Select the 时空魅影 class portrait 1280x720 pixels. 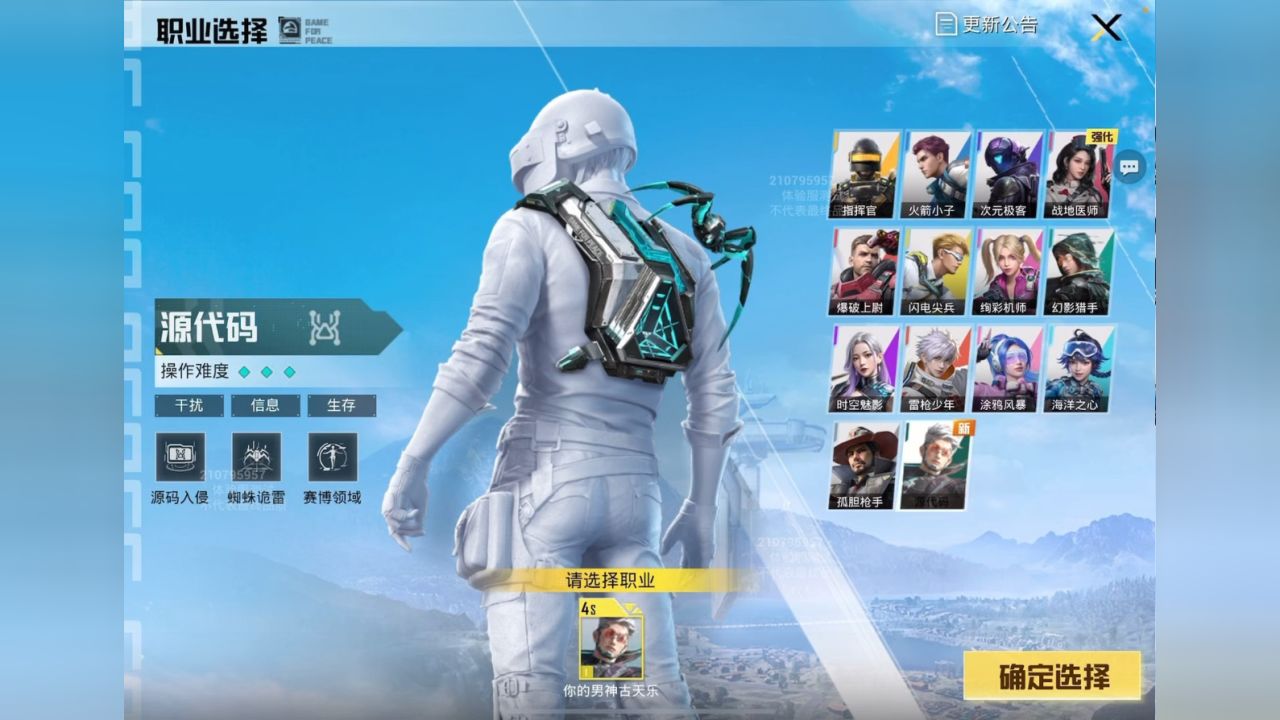coord(864,368)
